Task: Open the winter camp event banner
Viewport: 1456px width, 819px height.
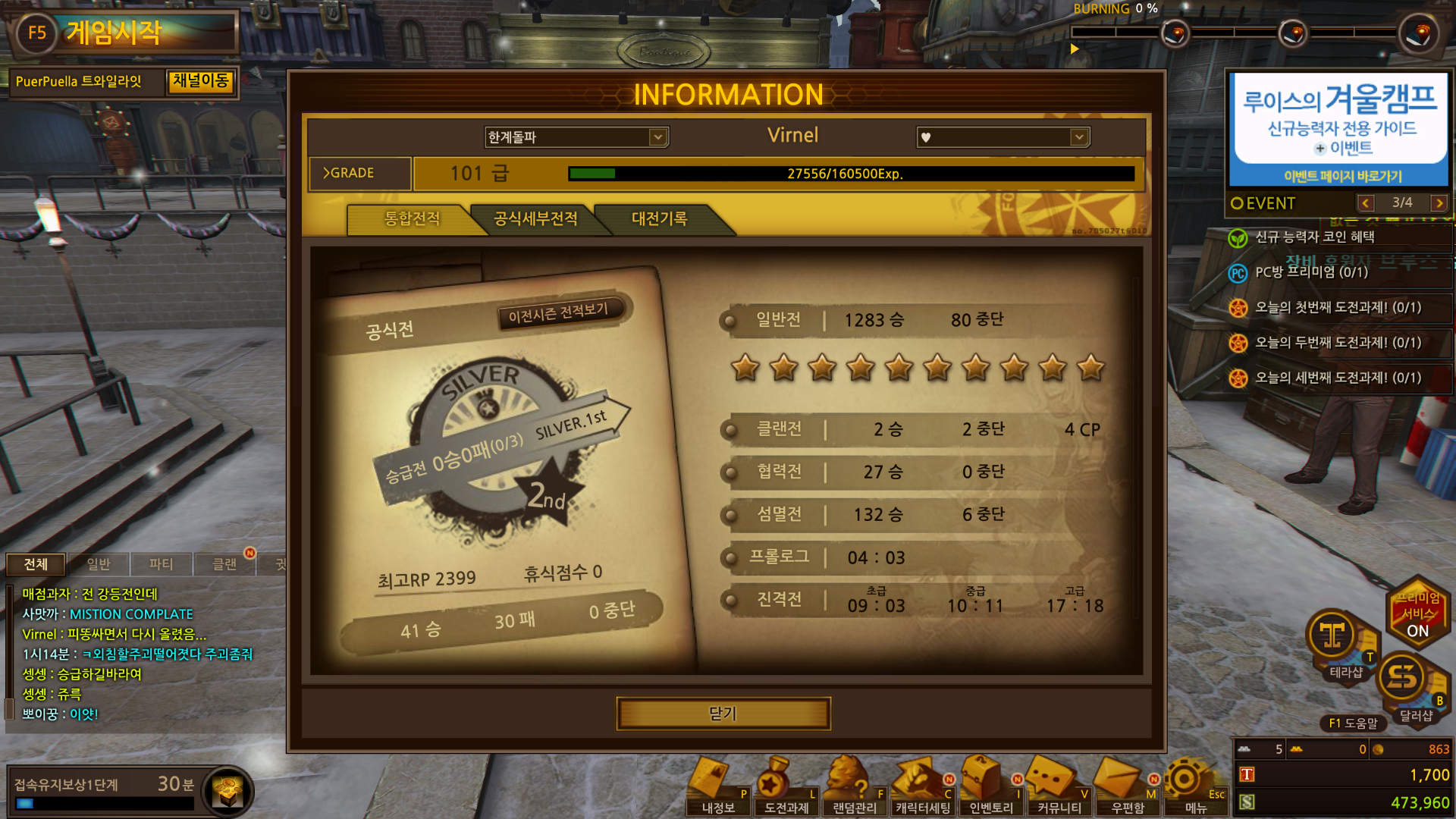Action: click(1339, 129)
